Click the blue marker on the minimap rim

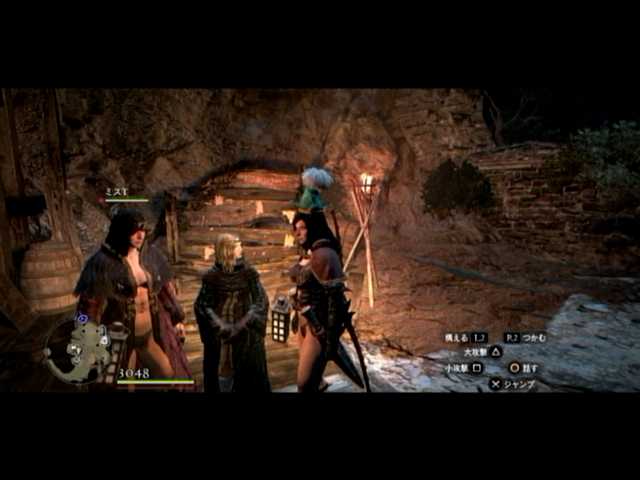(x=81, y=319)
